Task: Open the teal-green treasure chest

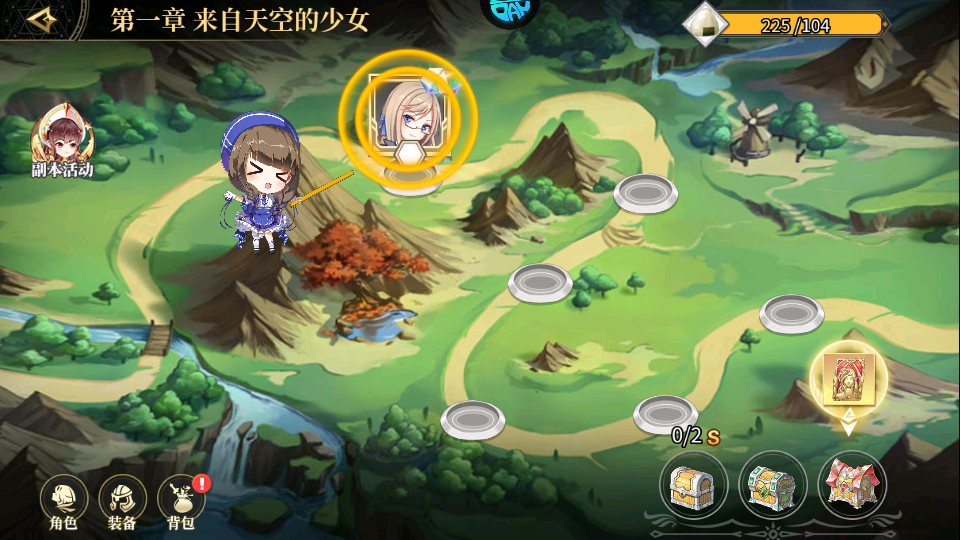Action: click(x=772, y=486)
